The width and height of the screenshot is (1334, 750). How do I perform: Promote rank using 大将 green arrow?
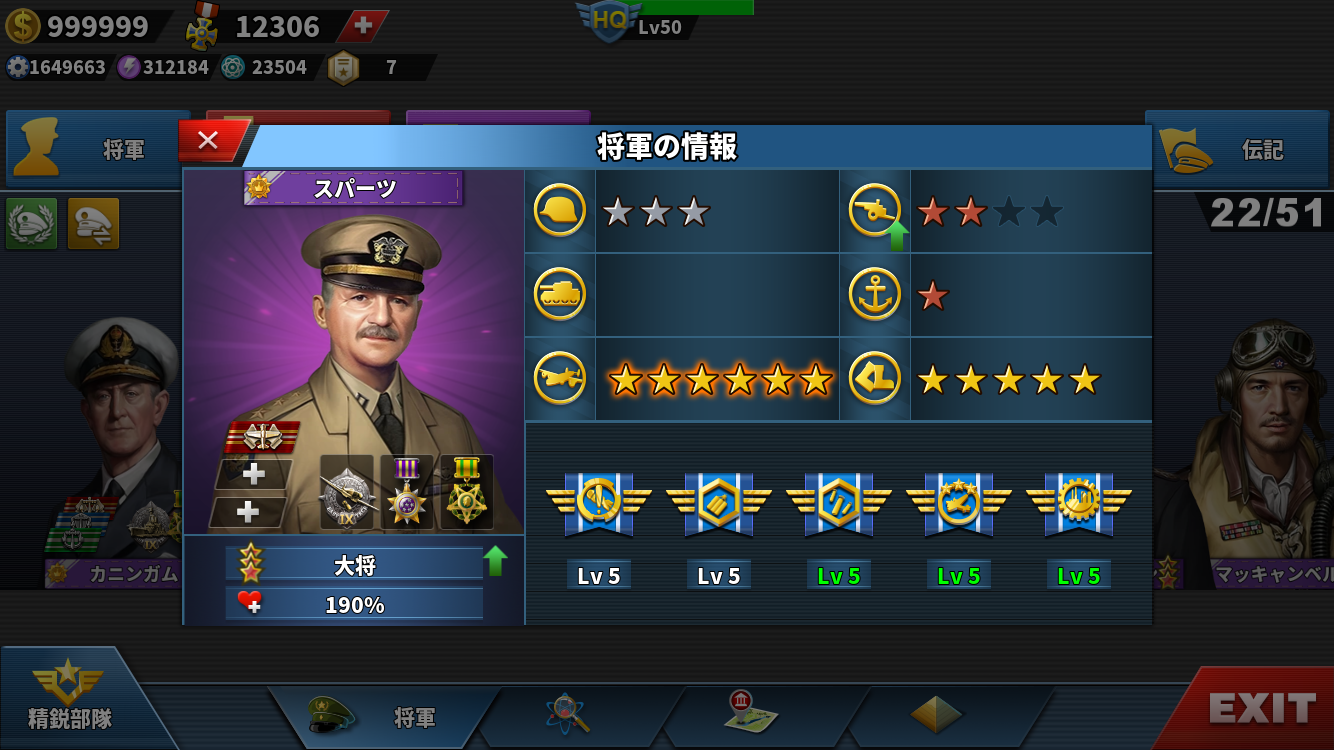pos(495,561)
